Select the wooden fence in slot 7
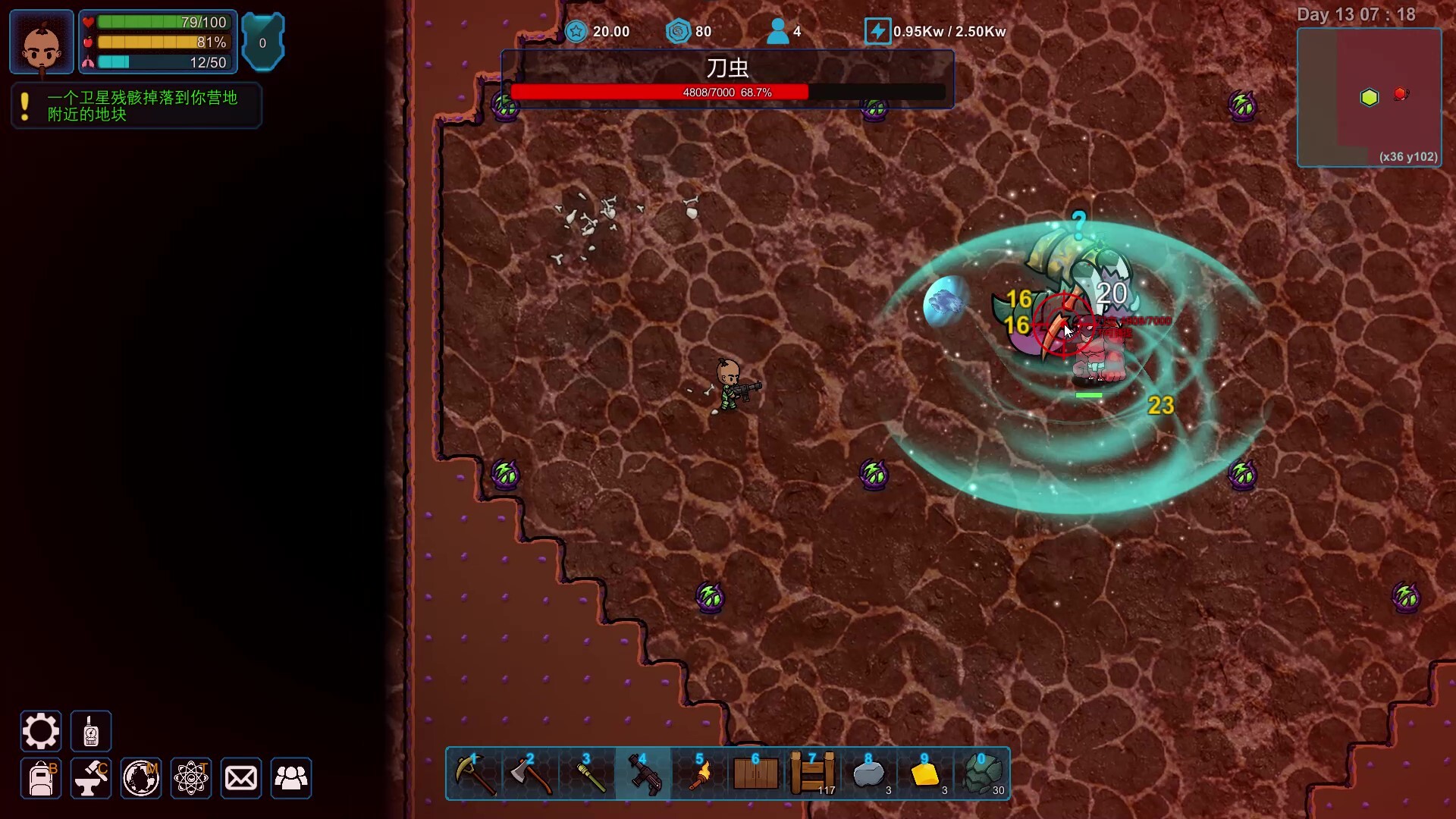This screenshot has height=819, width=1456. tap(812, 773)
